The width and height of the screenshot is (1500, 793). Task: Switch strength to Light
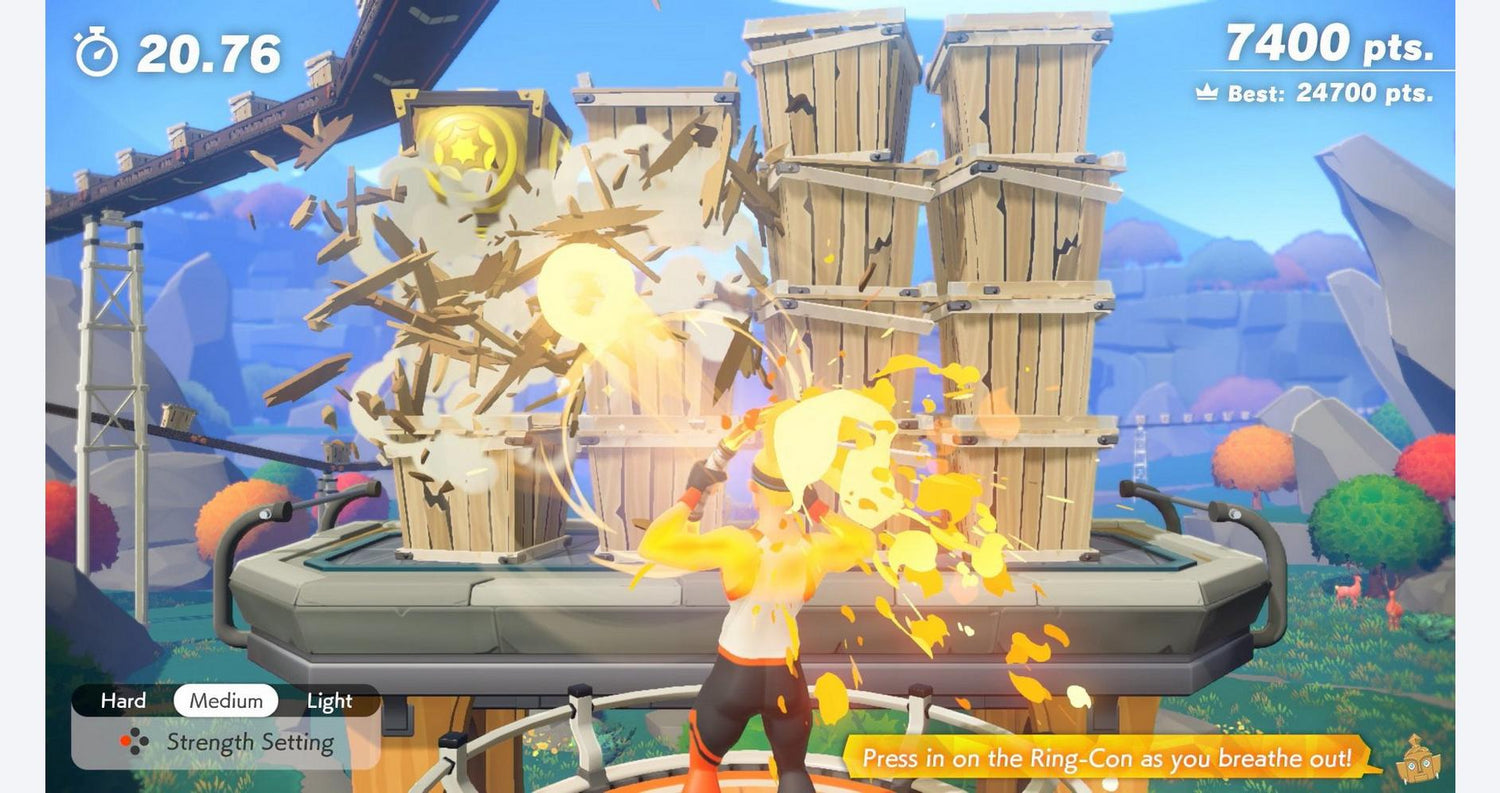(x=329, y=701)
